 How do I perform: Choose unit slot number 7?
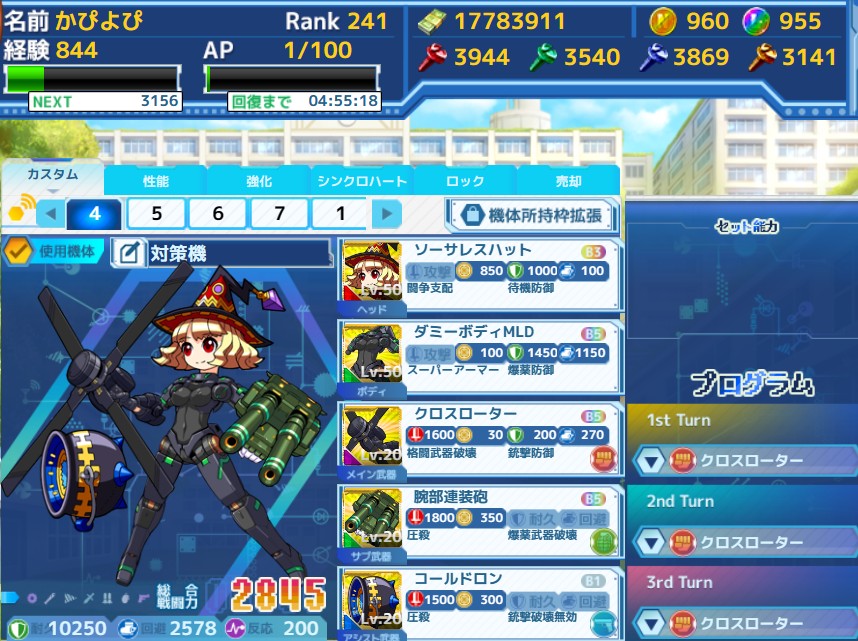click(x=279, y=213)
